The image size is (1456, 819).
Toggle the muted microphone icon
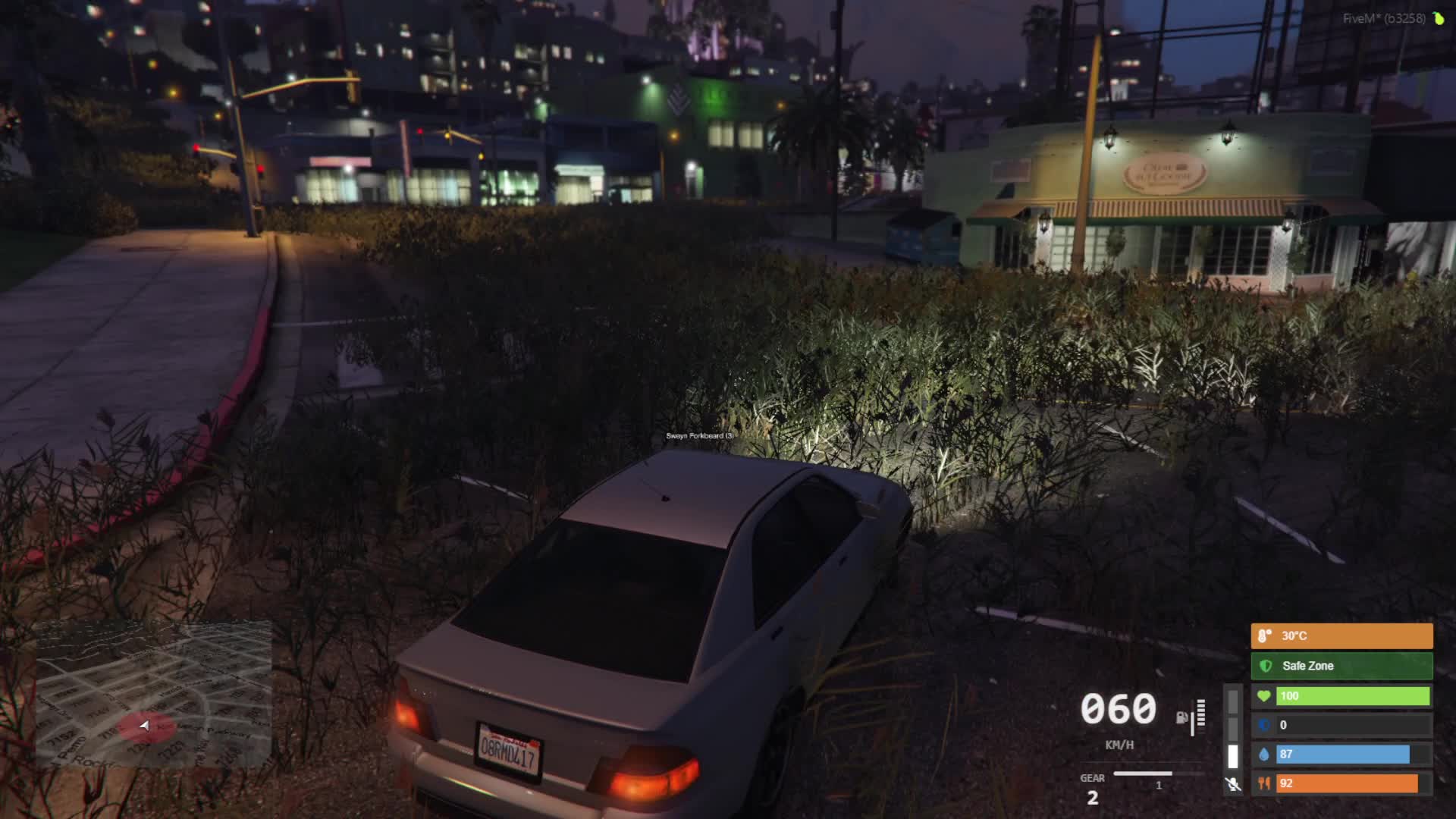click(x=1233, y=784)
